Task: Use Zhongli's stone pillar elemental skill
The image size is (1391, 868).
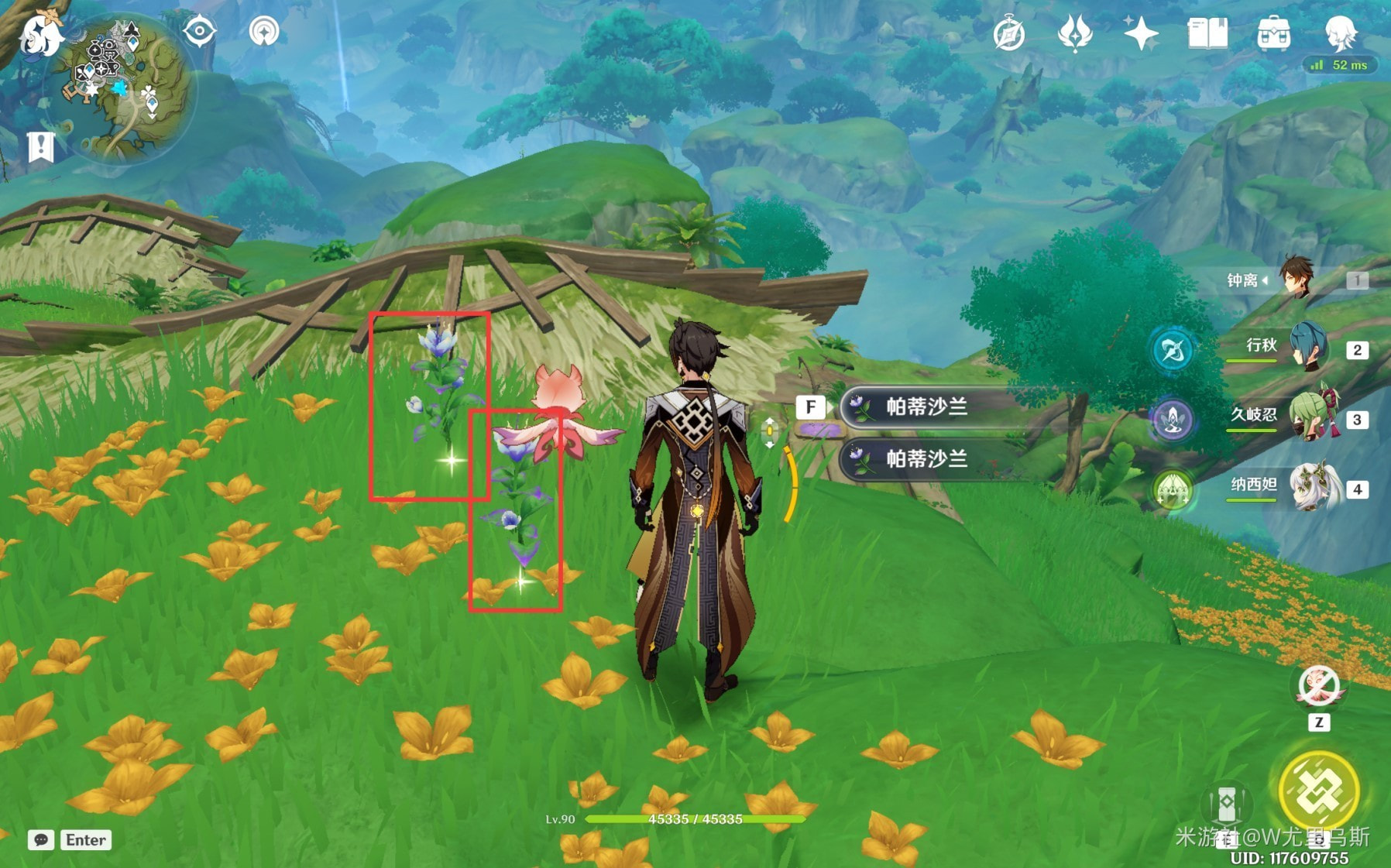Action: click(1226, 805)
